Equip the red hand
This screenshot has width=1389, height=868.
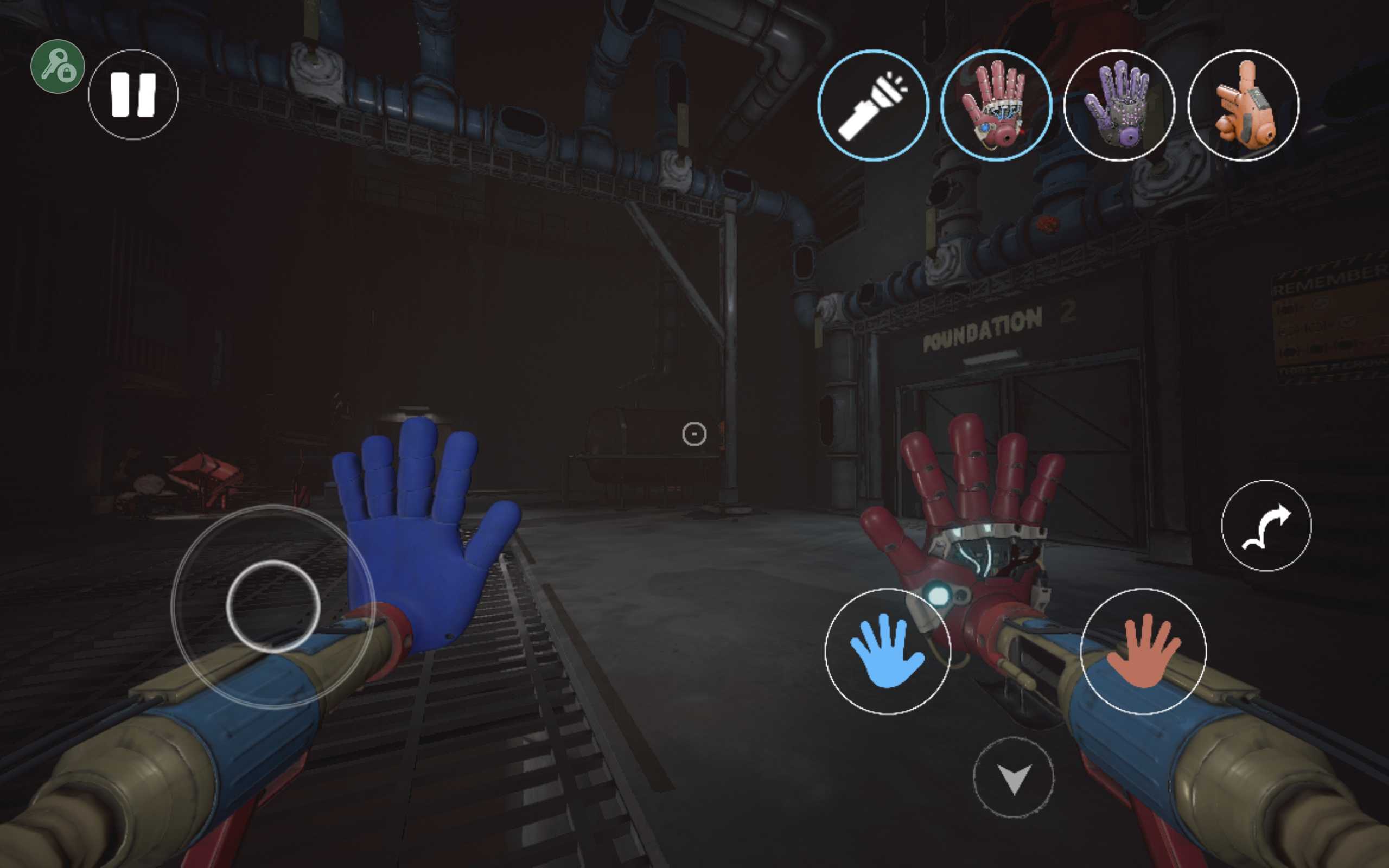click(996, 106)
